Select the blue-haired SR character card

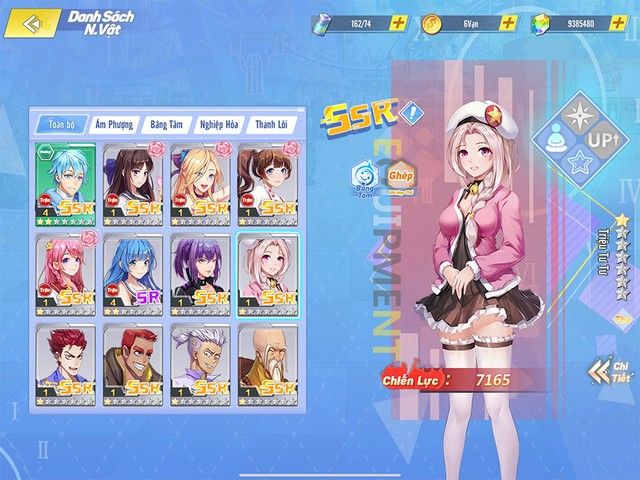[x=134, y=272]
